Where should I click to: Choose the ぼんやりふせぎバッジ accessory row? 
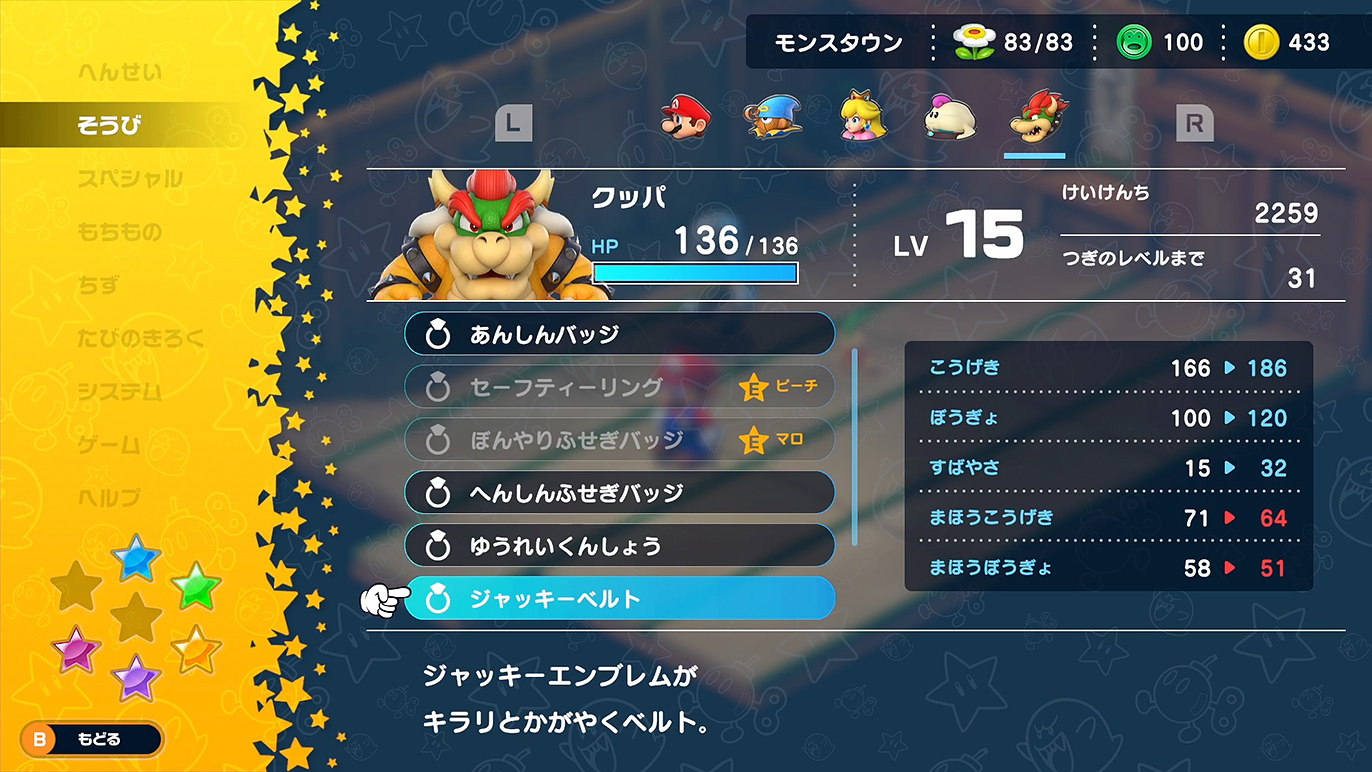619,440
